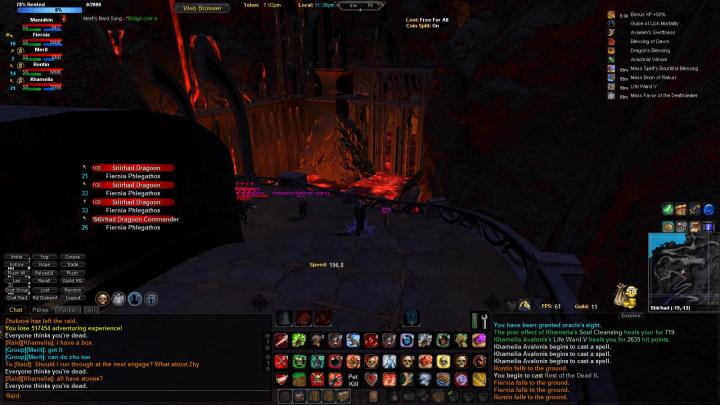Click the Logout macro button
The width and height of the screenshot is (720, 405).
(73, 297)
